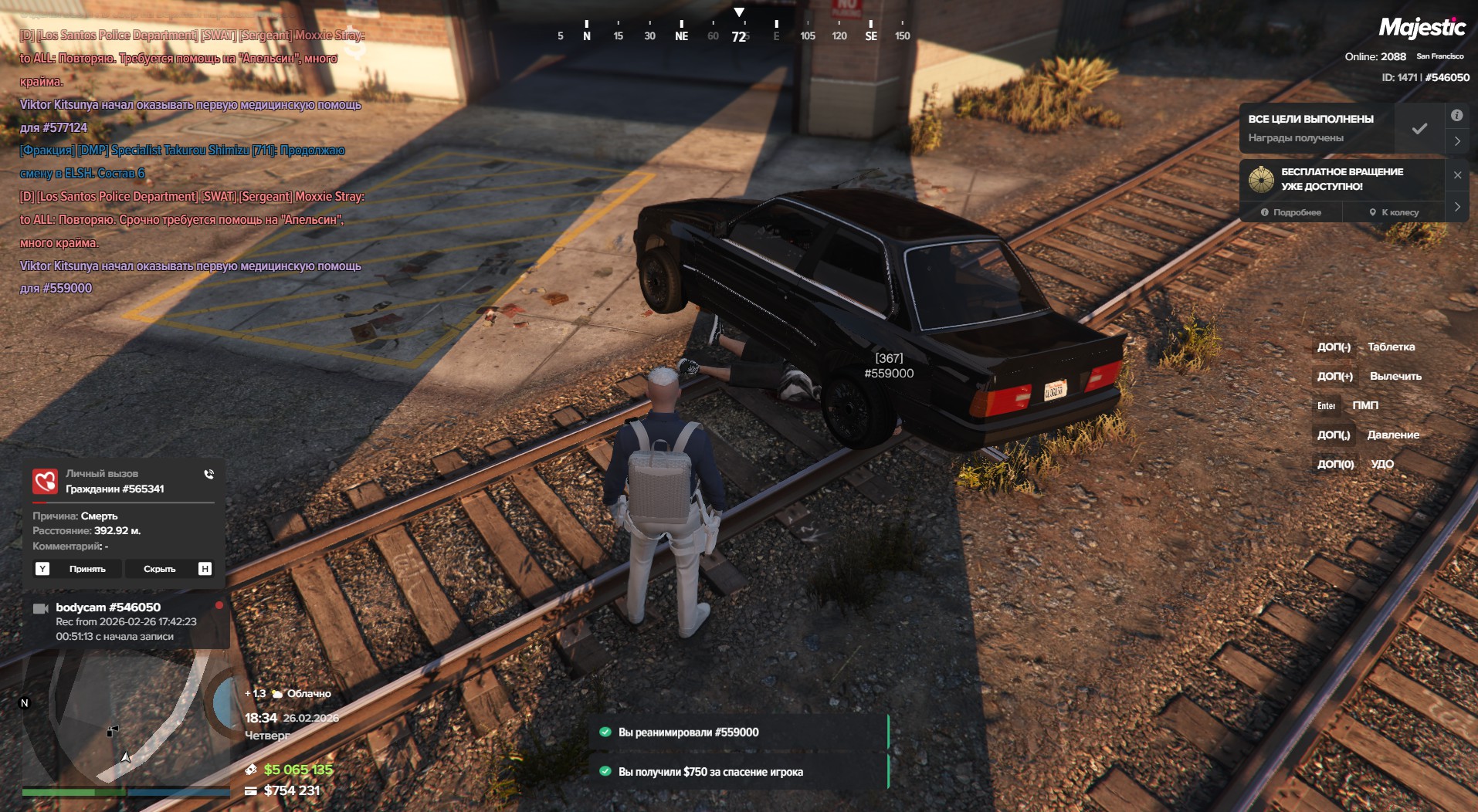Image resolution: width=1478 pixels, height=812 pixels.
Task: Expand the free spin panel arrow
Action: pos(1457,207)
